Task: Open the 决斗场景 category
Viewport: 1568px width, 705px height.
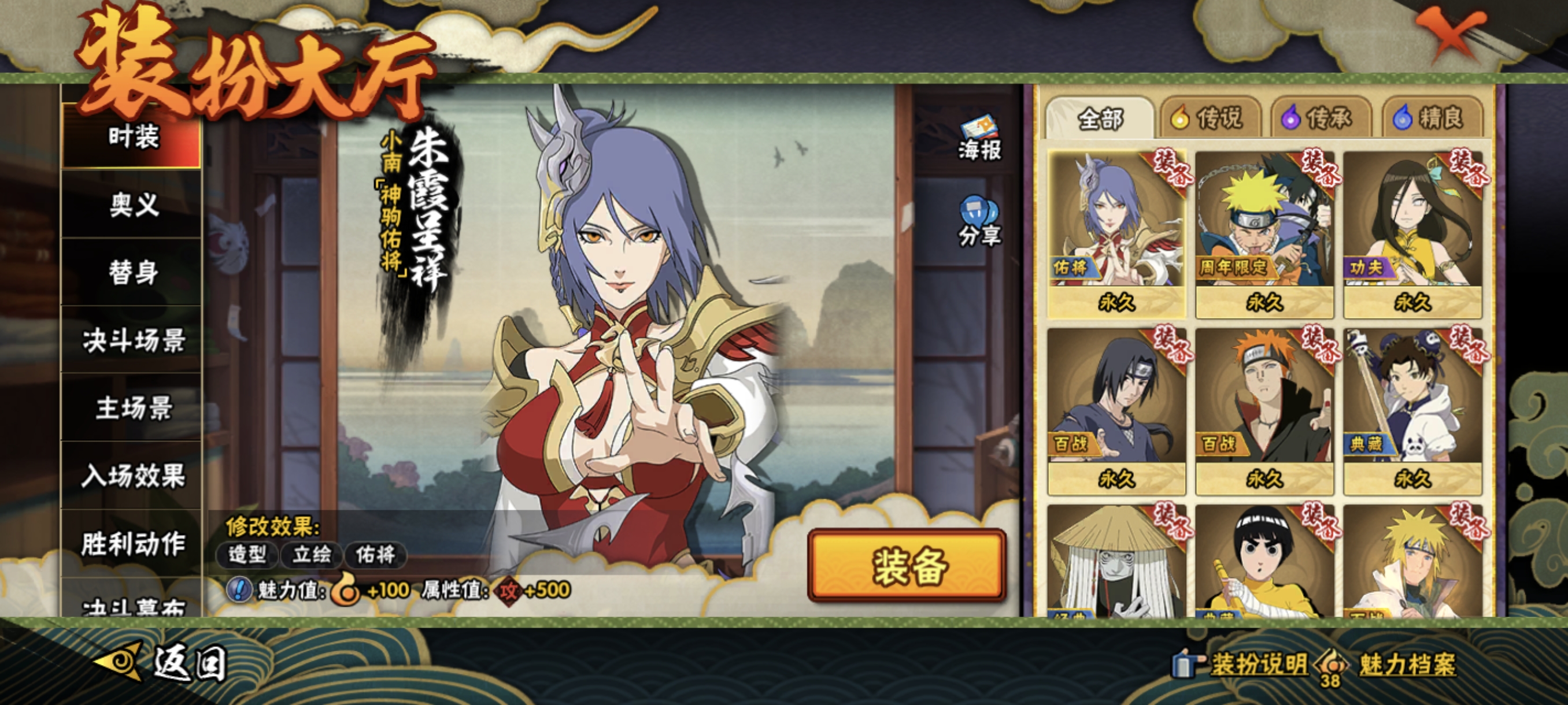Action: click(132, 340)
